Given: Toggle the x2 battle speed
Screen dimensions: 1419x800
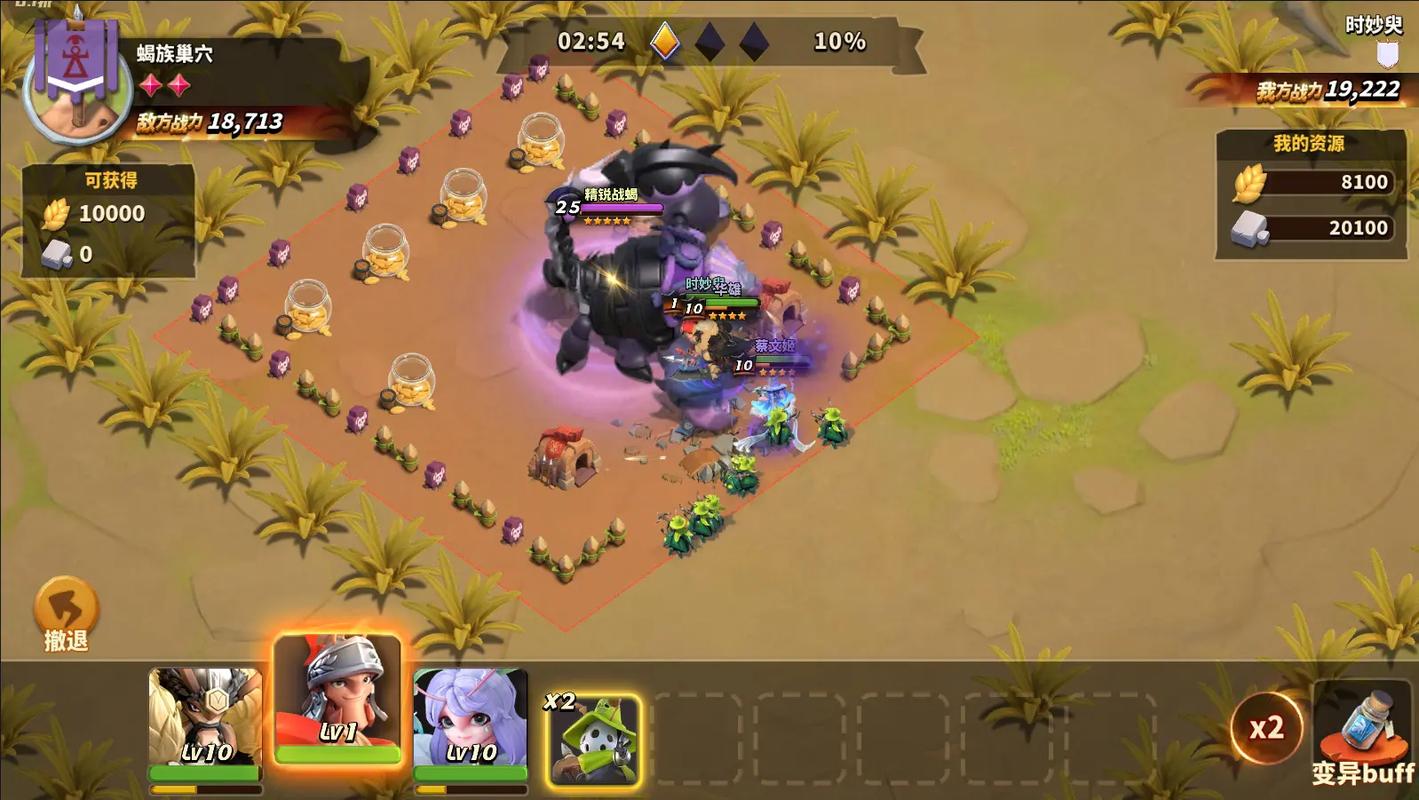Looking at the screenshot, I should pos(1265,727).
